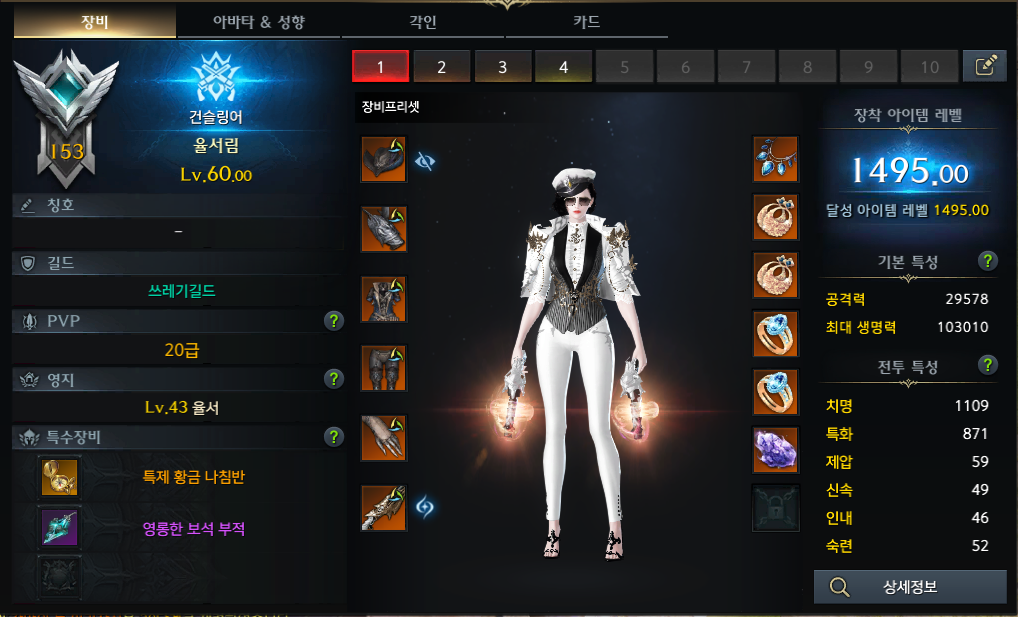This screenshot has width=1018, height=617.
Task: Show help for 기본 특성 stats
Action: [988, 261]
